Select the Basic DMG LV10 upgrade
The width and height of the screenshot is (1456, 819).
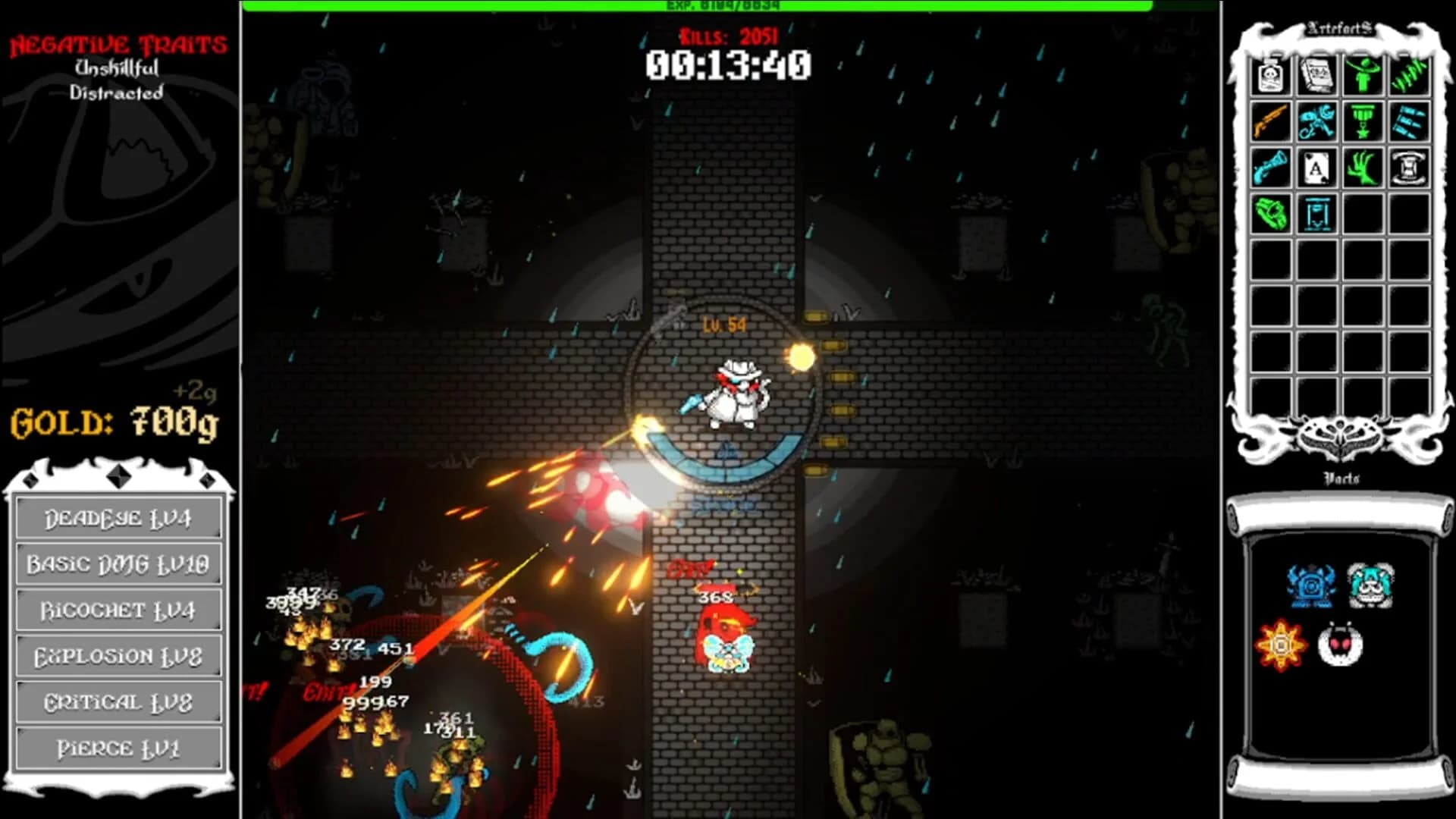click(118, 563)
